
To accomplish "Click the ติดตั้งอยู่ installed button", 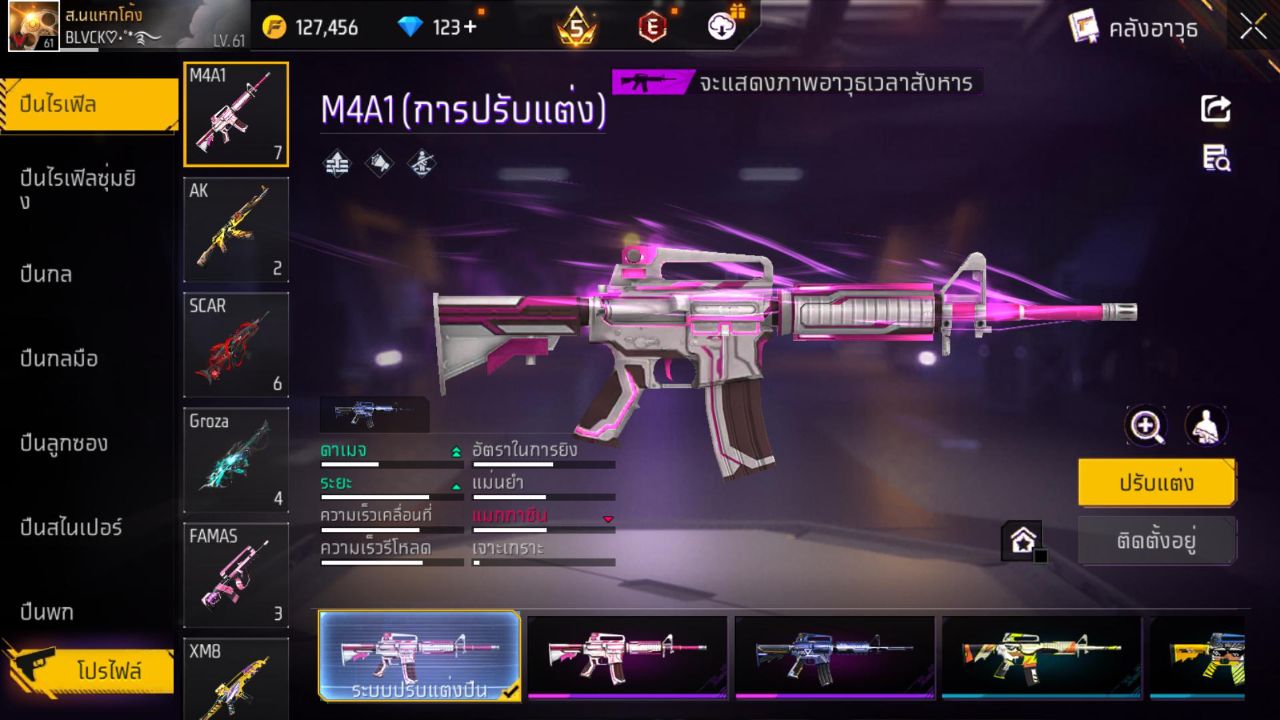I will pyautogui.click(x=1156, y=540).
